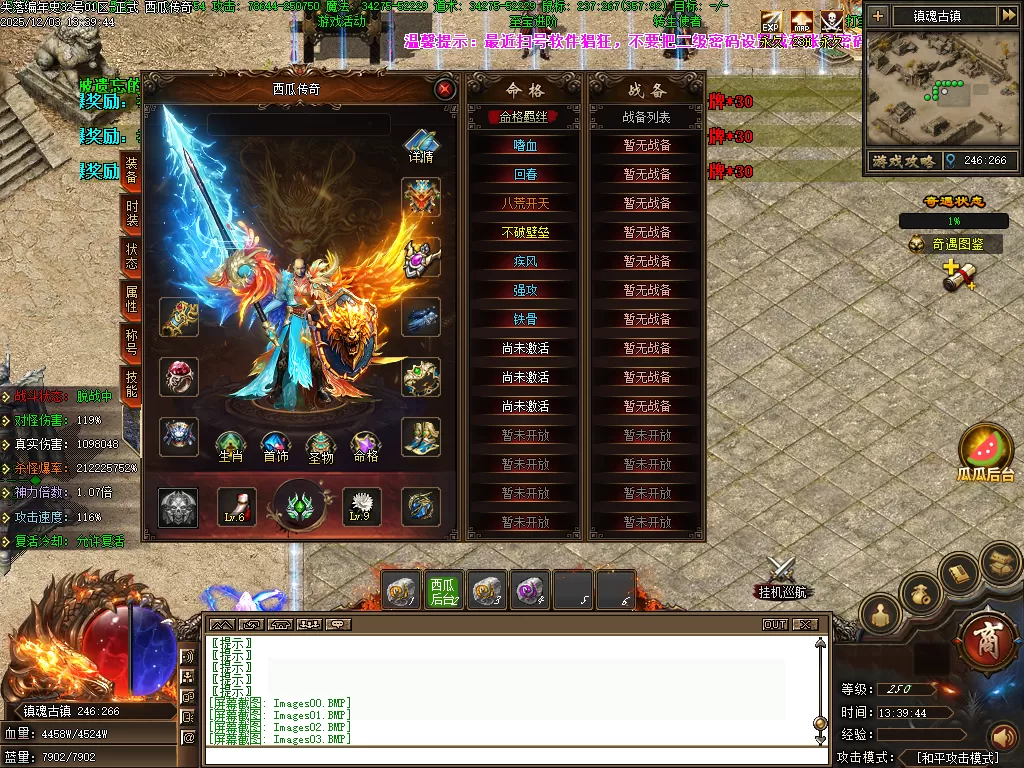Select the 嗜血 fate entry

point(525,145)
